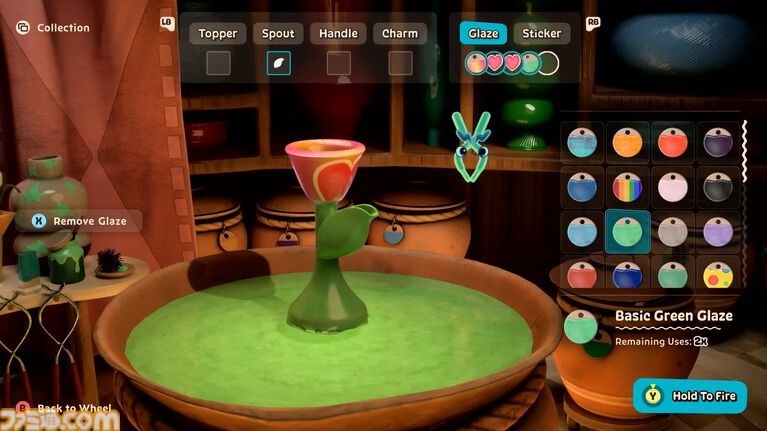This screenshot has width=767, height=431.
Task: Choose the dark purple glaze
Action: (x=718, y=142)
